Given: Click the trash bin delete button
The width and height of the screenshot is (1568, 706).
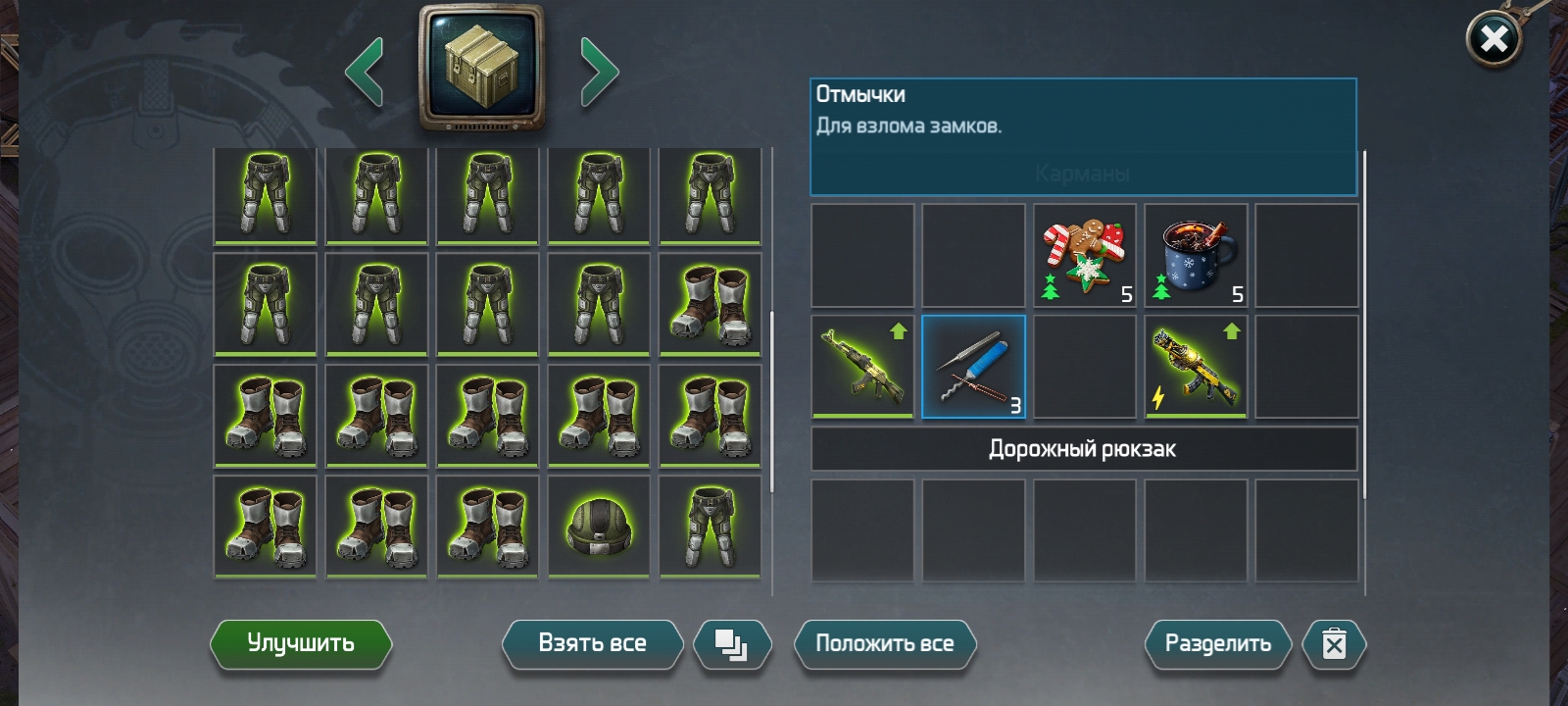Looking at the screenshot, I should click(1334, 644).
